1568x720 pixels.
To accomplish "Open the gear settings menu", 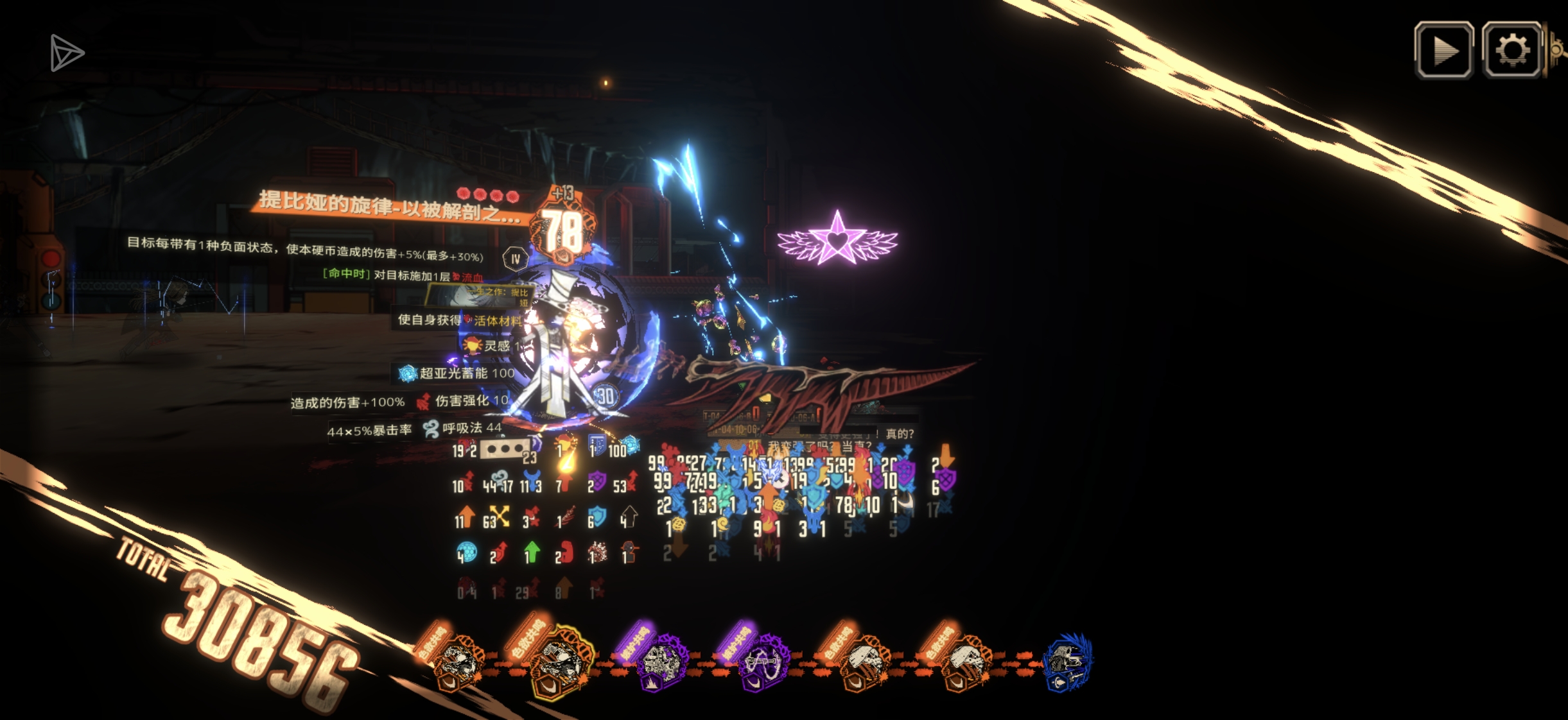I will click(x=1511, y=50).
